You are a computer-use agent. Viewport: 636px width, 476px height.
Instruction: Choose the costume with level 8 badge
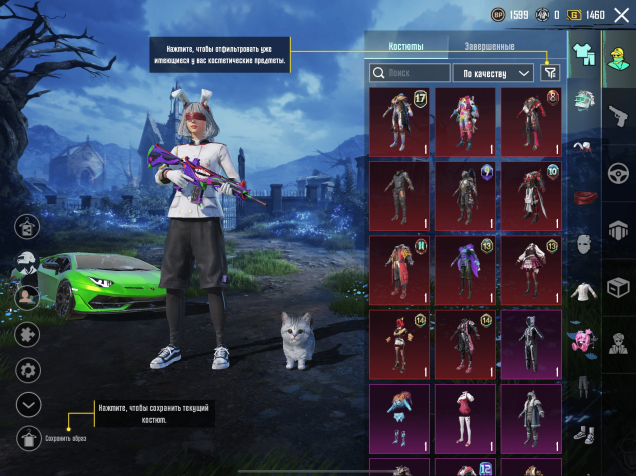point(530,121)
